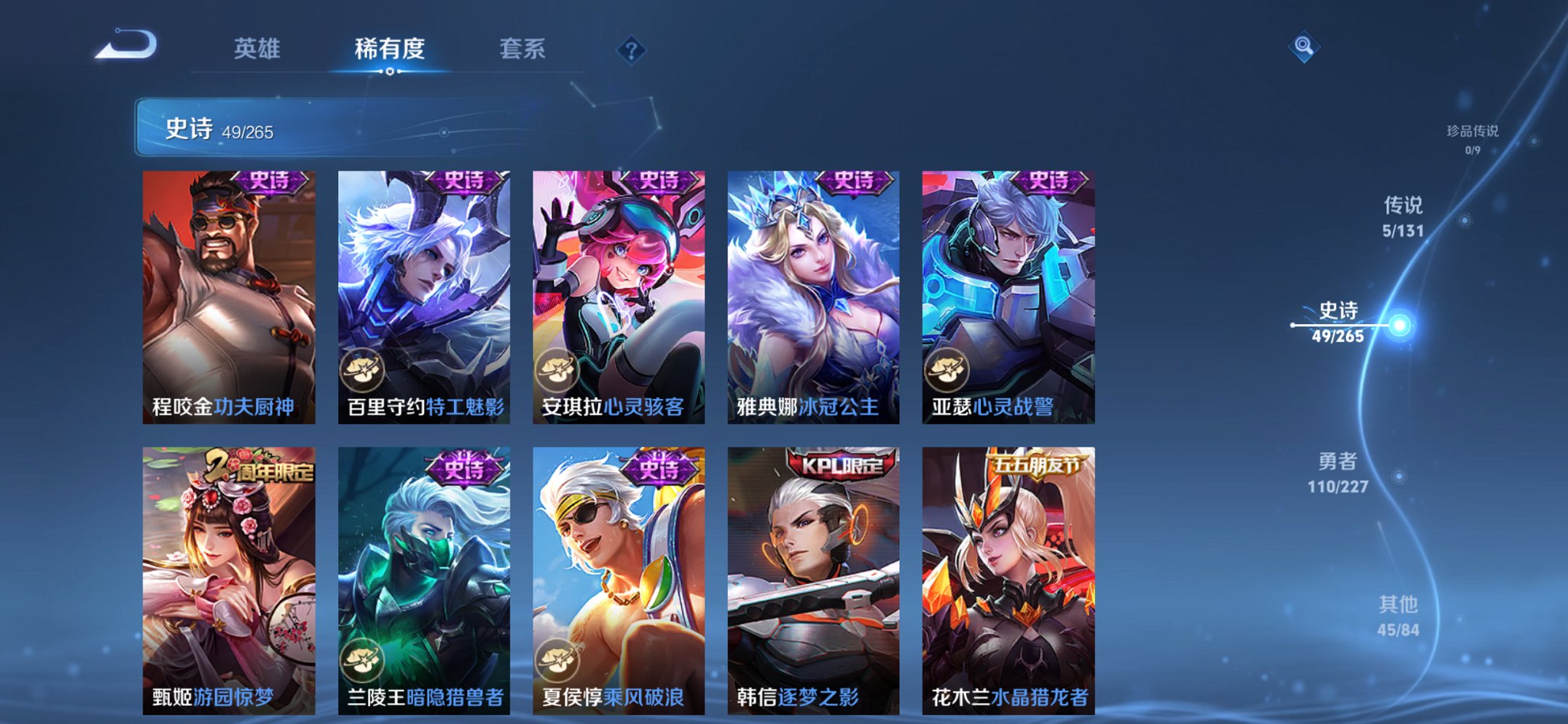The height and width of the screenshot is (724, 1568).
Task: Click the back arrow at top left
Action: 128,47
